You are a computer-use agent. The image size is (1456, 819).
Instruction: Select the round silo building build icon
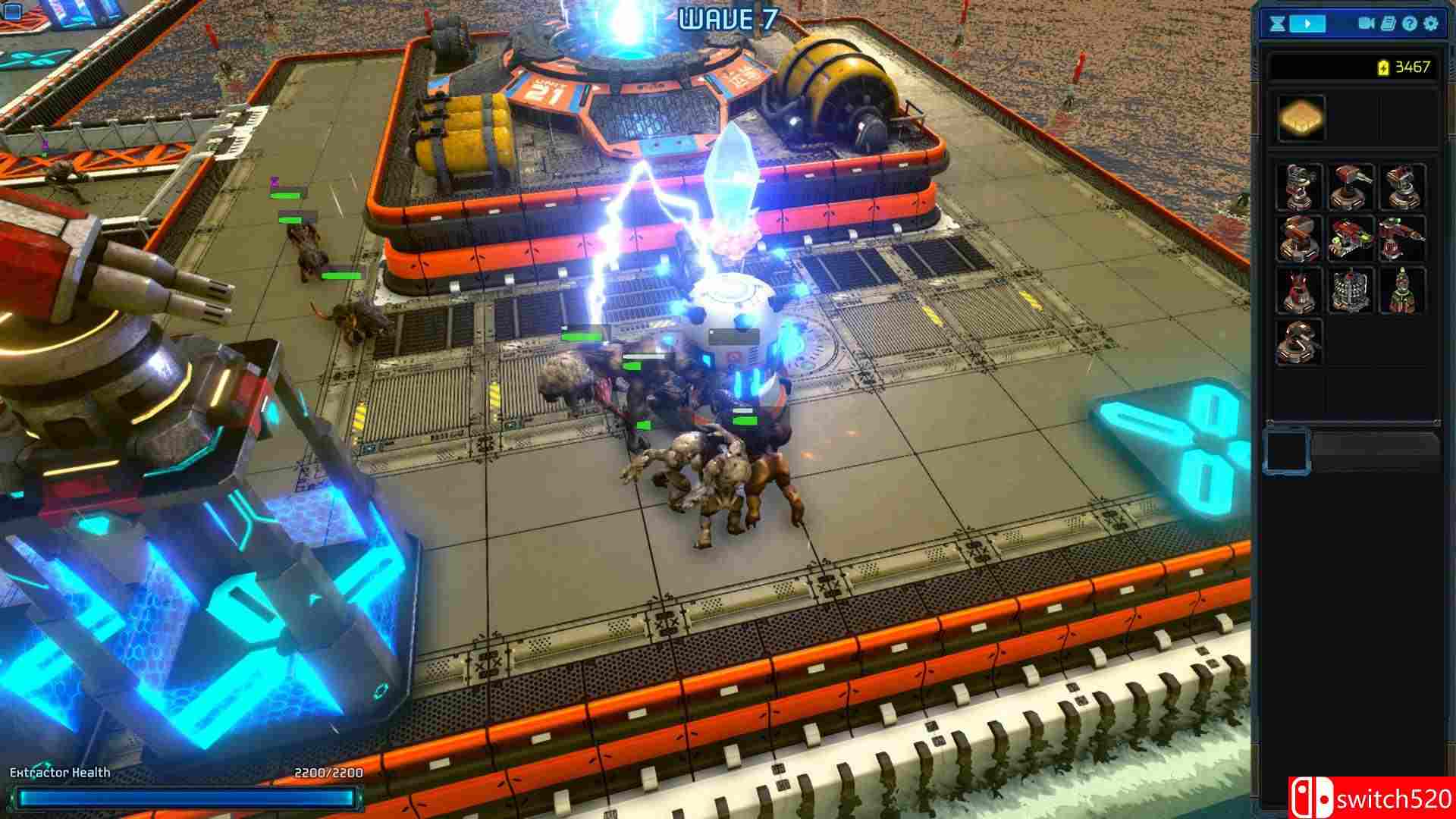click(1349, 290)
